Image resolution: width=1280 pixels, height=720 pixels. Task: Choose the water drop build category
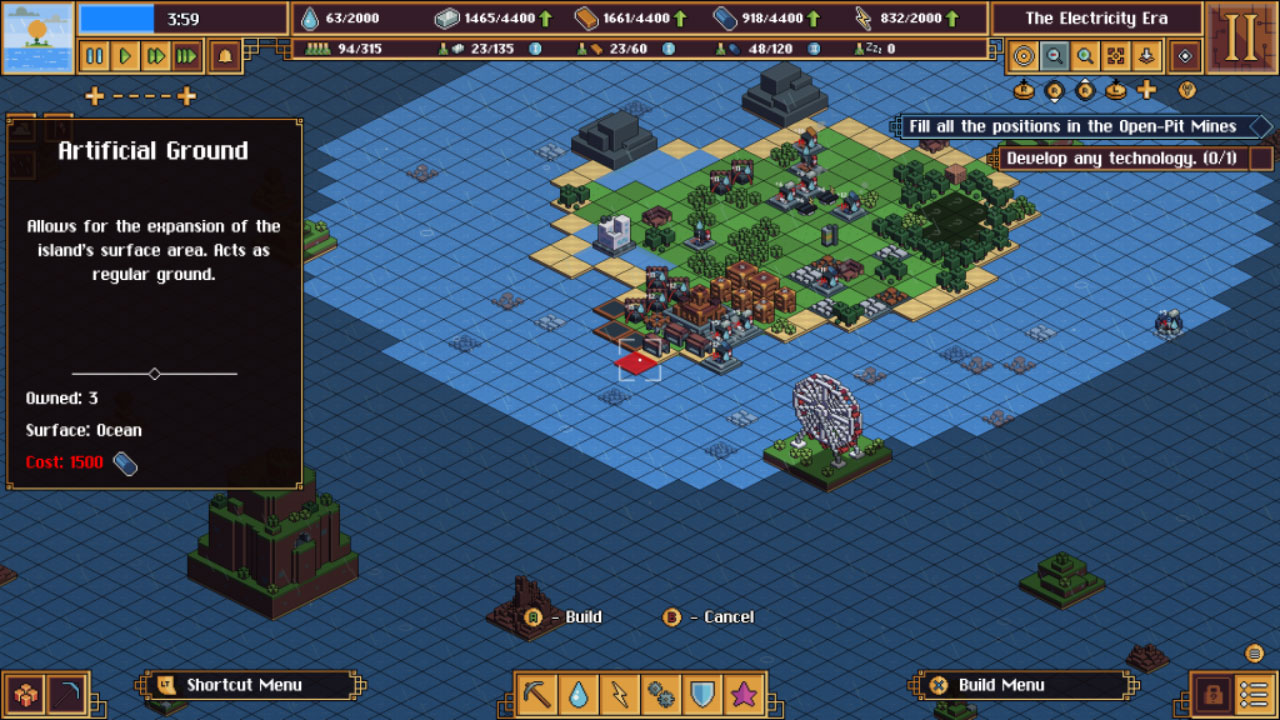tap(578, 693)
